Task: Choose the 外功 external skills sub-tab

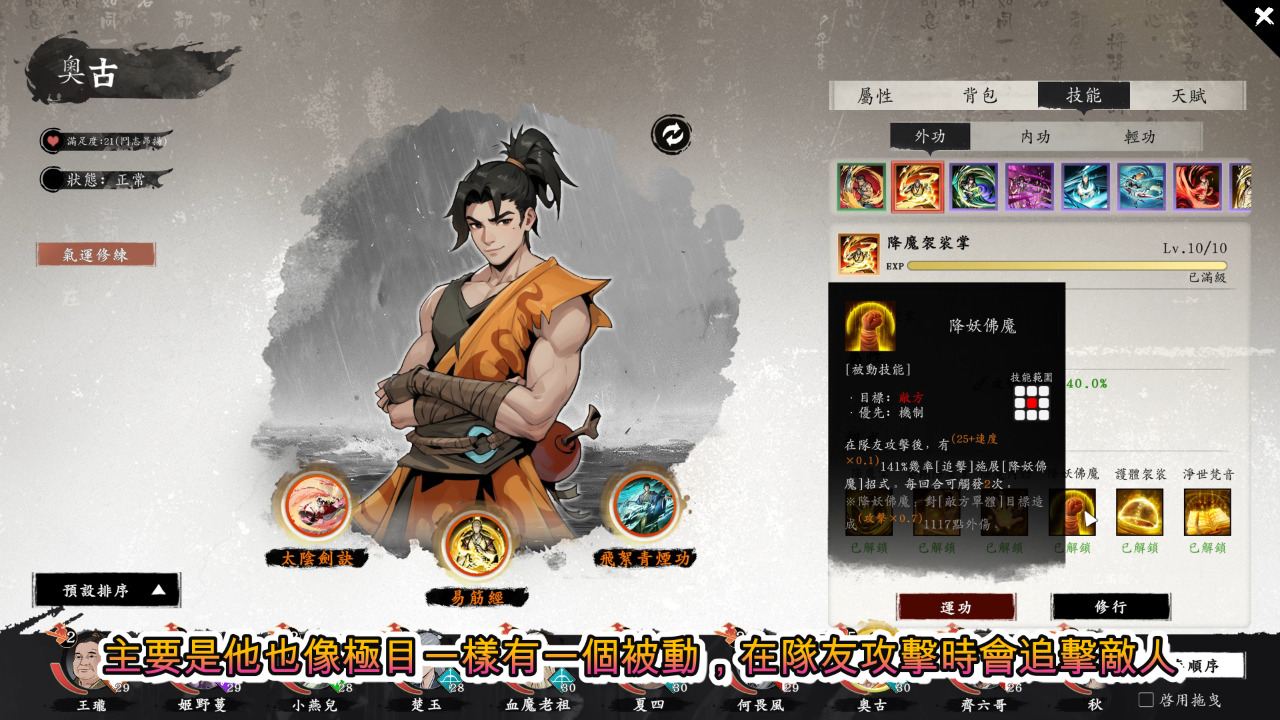Action: 930,137
